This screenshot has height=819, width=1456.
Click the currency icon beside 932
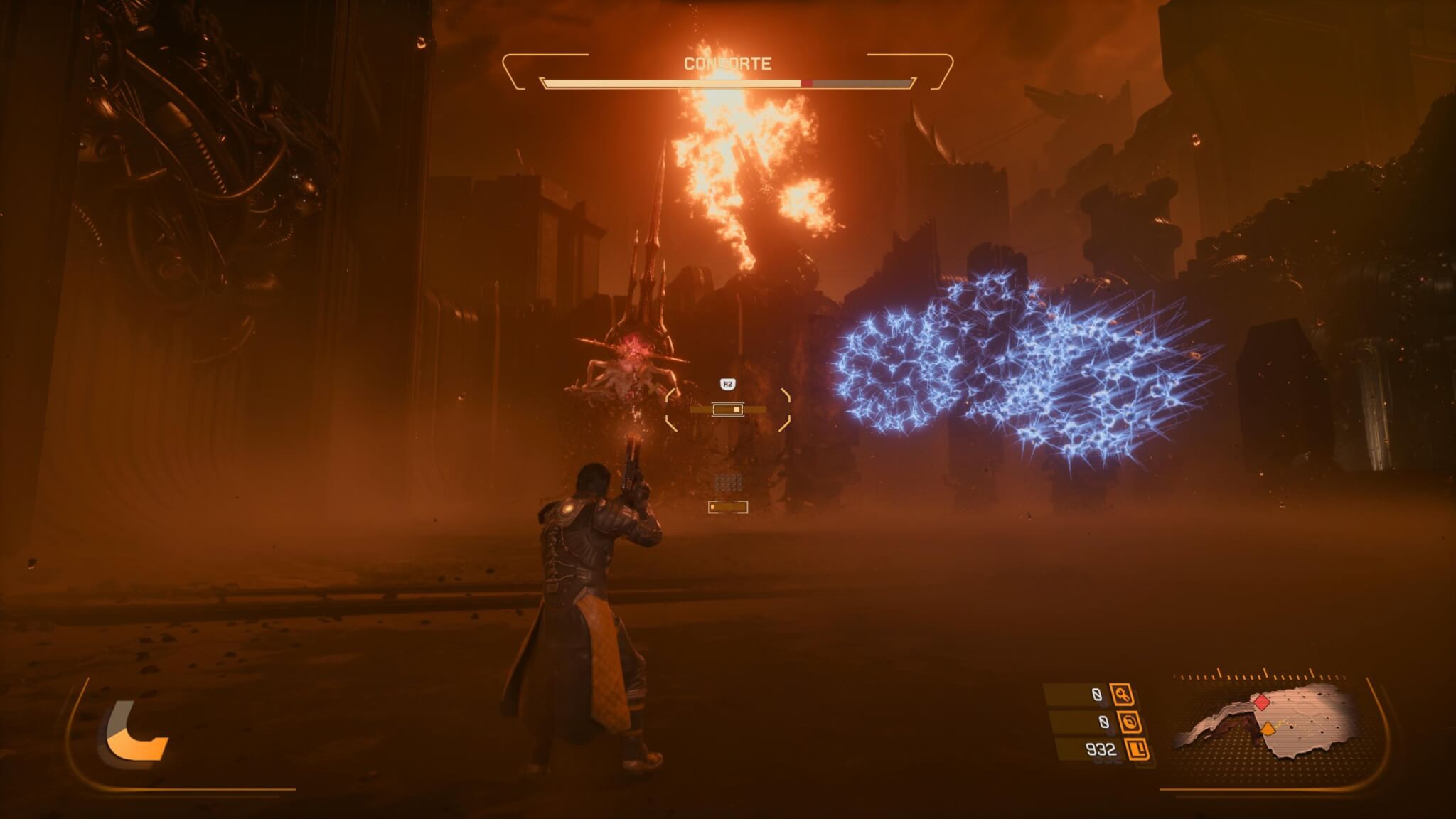pos(1137,749)
